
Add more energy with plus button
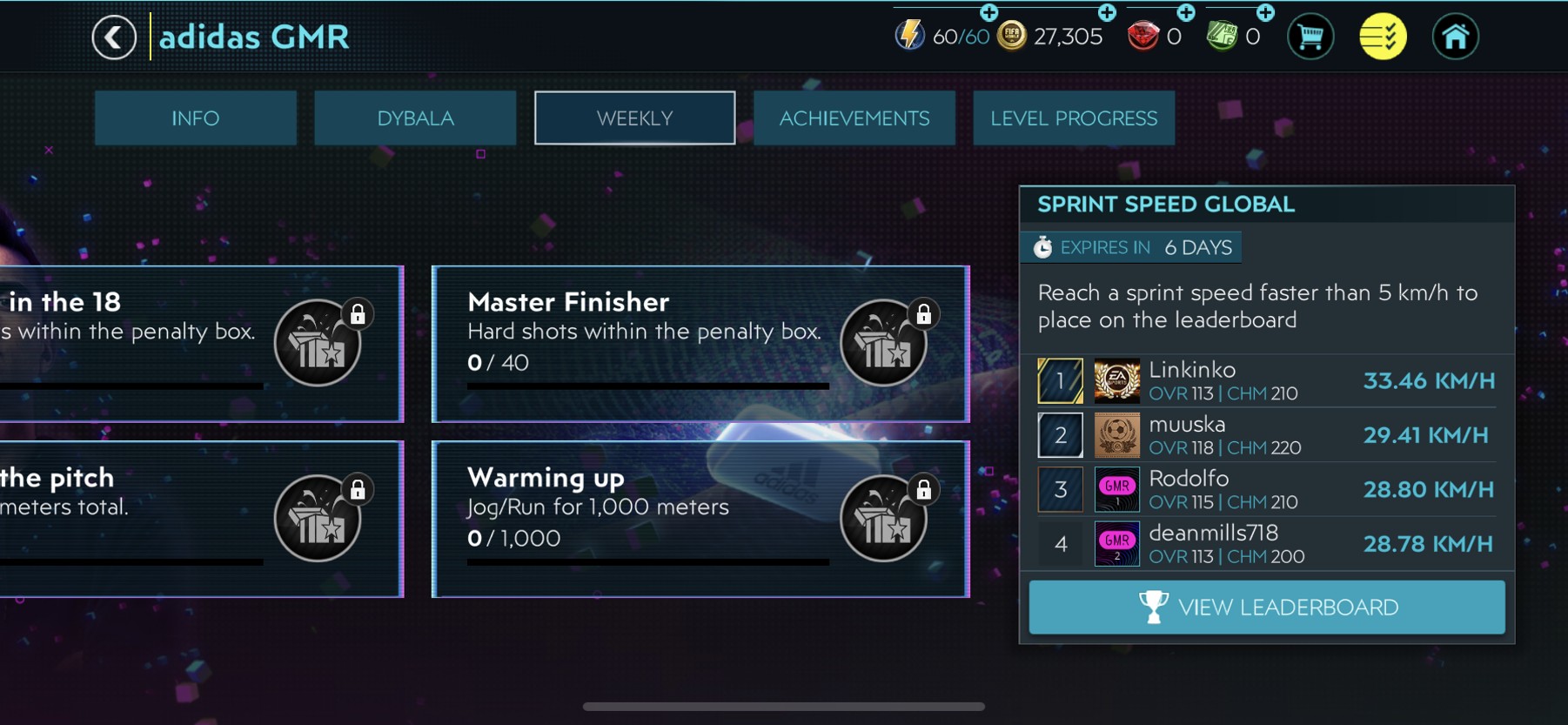click(989, 13)
